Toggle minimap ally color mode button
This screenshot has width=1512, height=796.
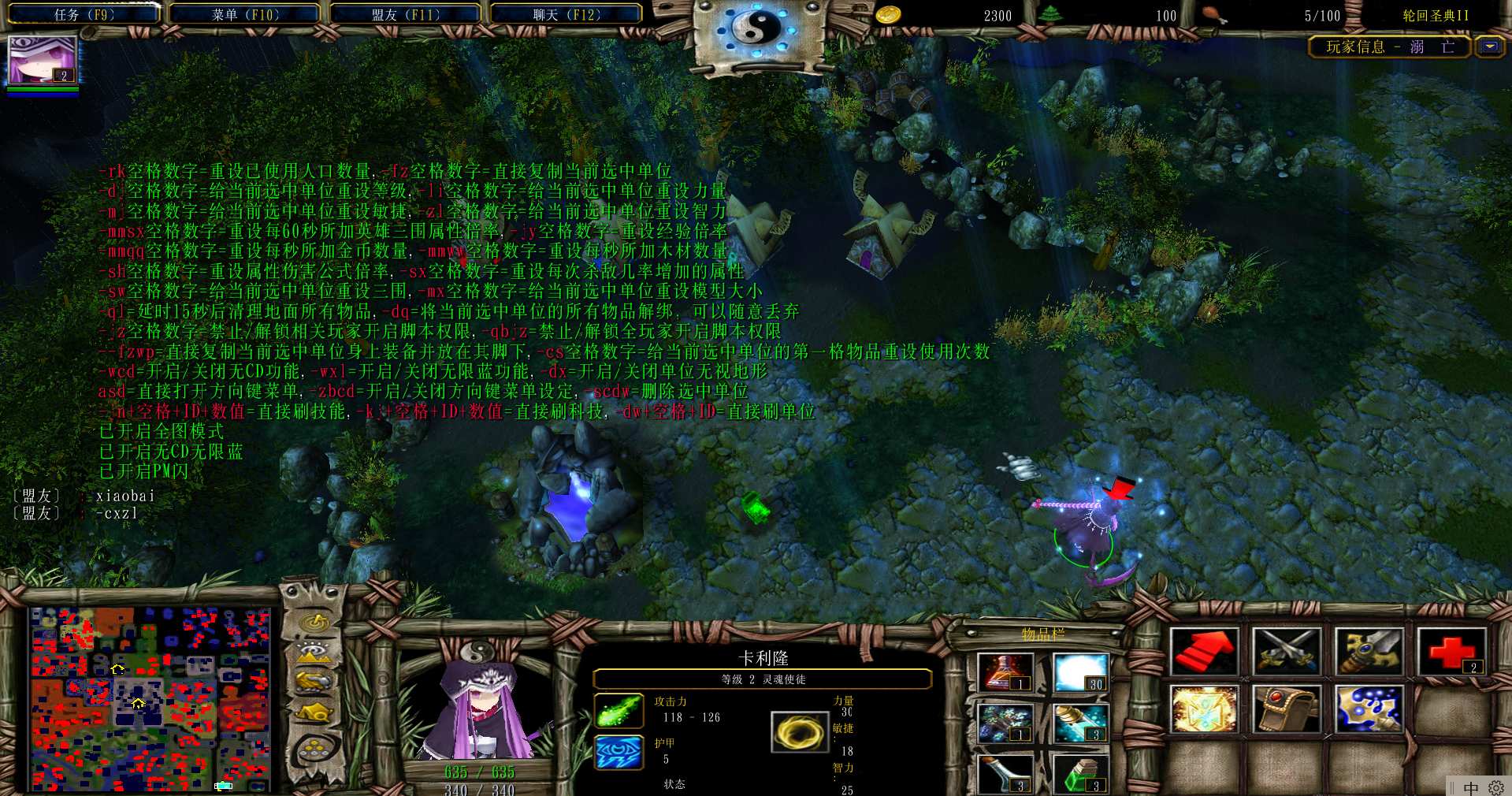(315, 682)
